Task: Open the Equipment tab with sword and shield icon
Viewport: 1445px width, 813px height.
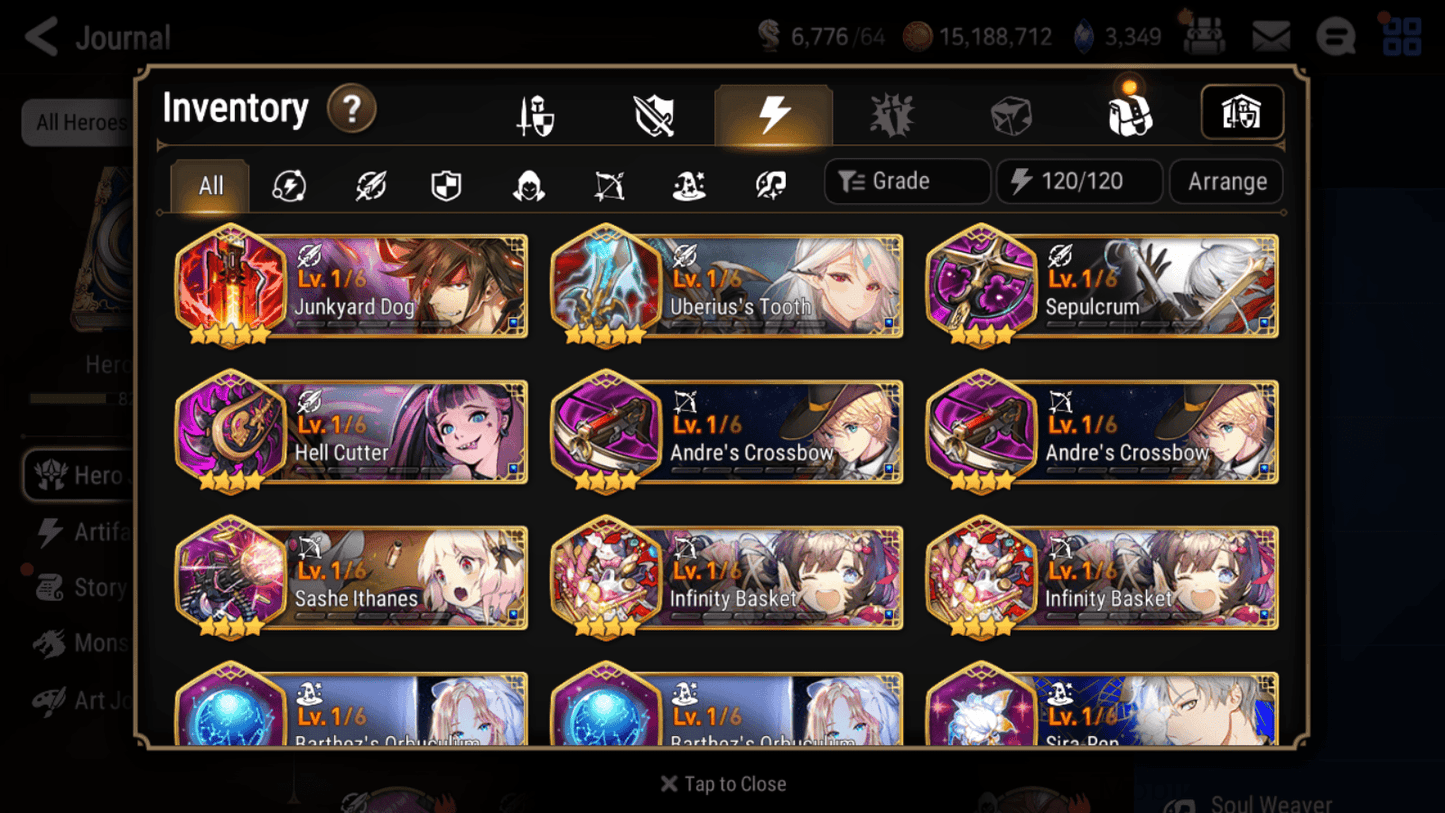Action: 536,113
